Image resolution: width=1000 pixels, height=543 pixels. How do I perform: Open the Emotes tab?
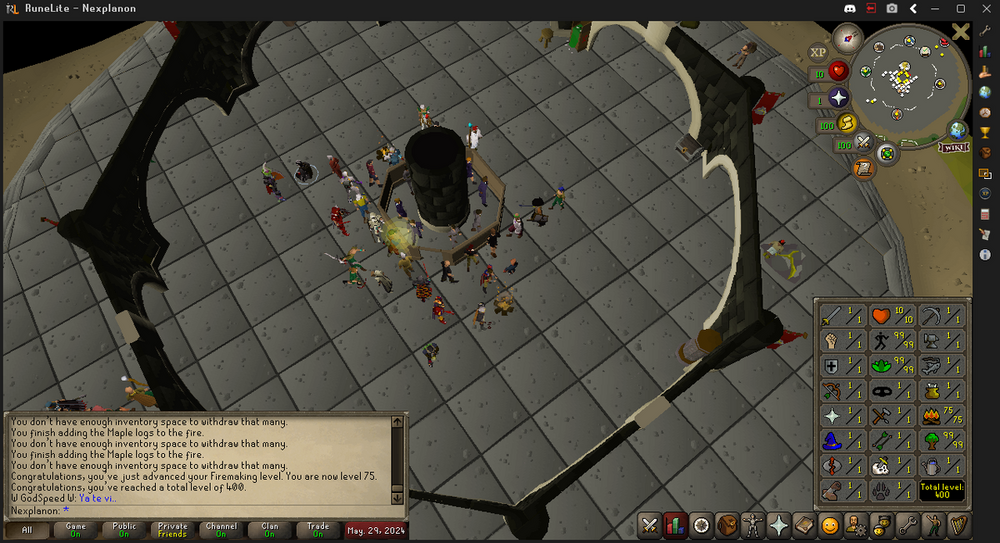(830, 525)
